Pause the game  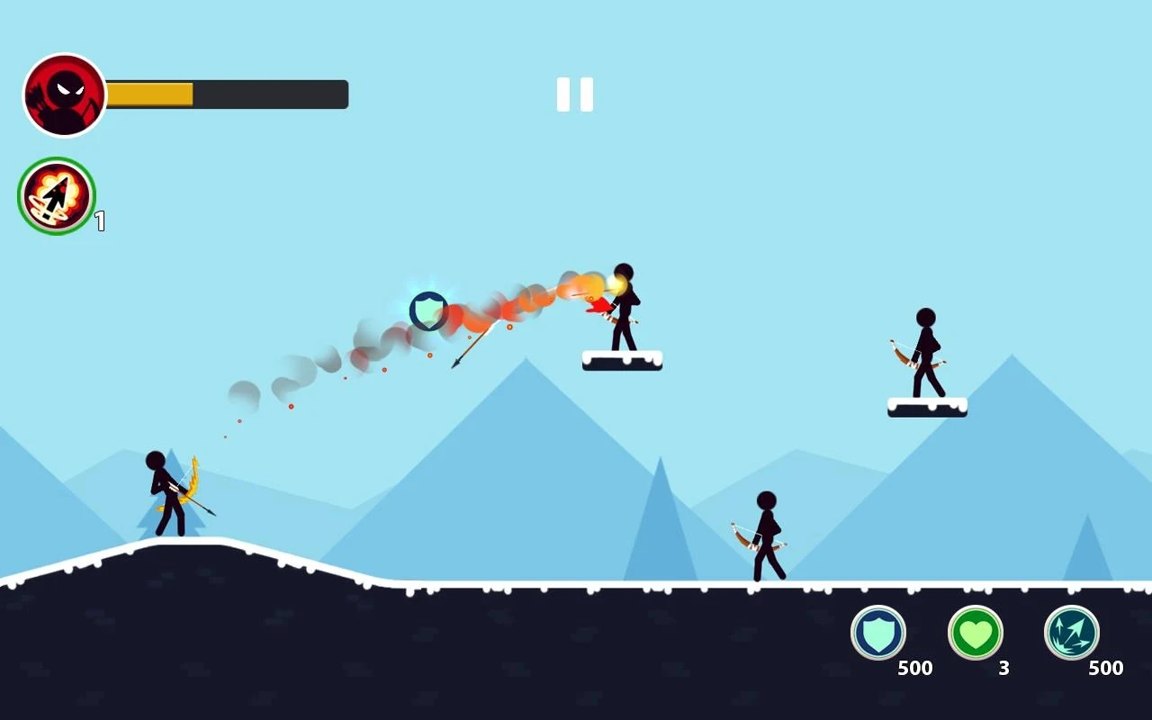tap(575, 95)
